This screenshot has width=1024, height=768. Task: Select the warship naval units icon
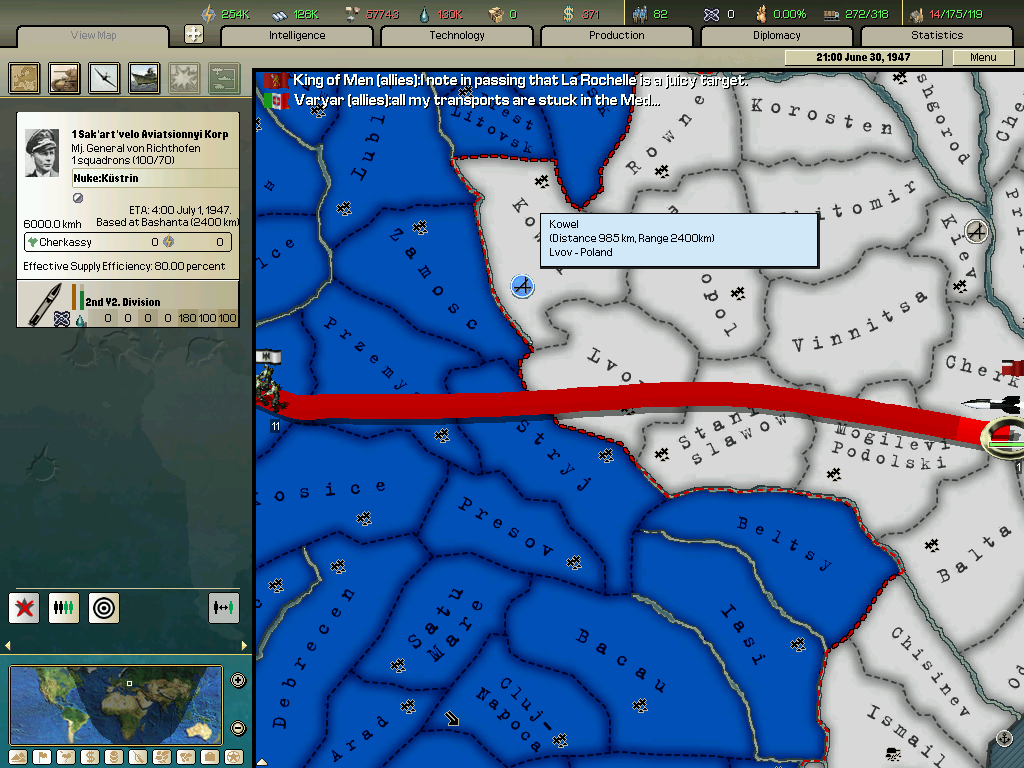(144, 78)
